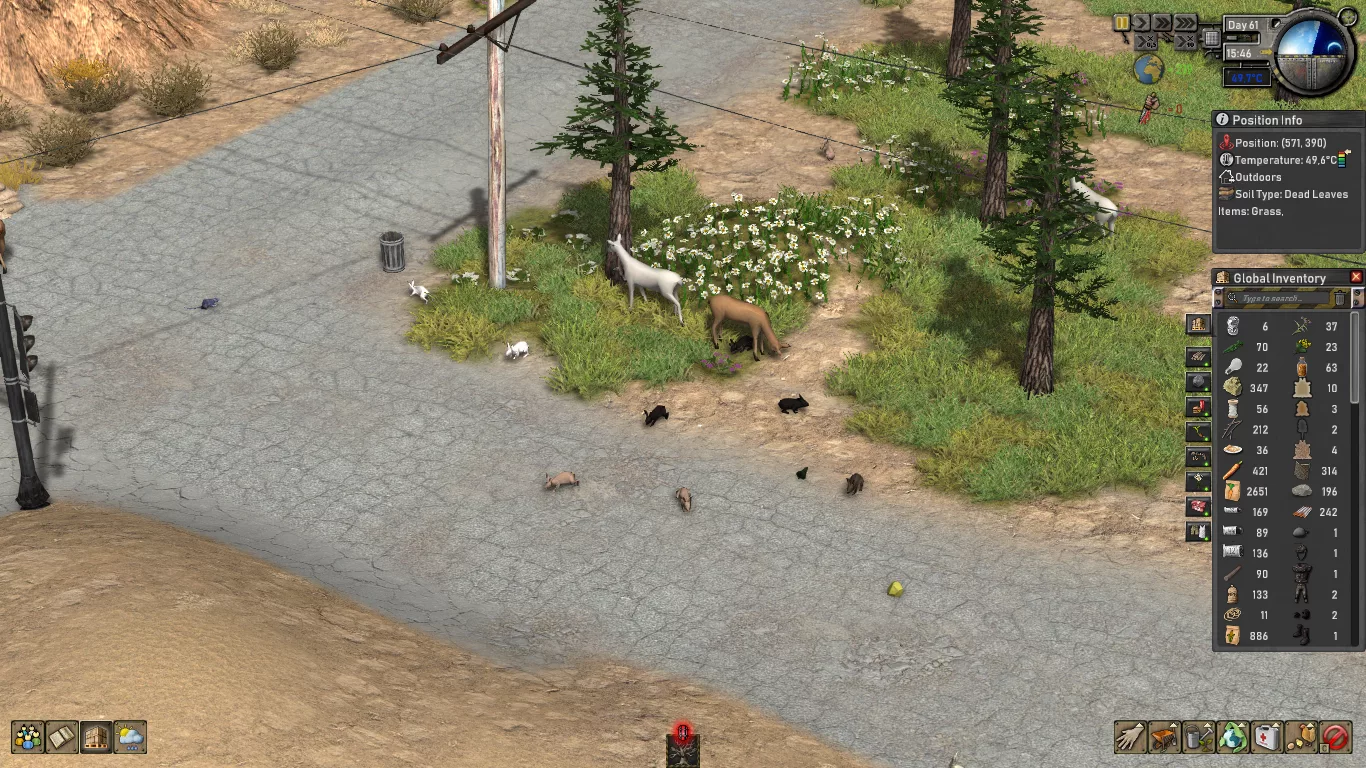The height and width of the screenshot is (768, 1366).
Task: Toggle the storage crates inventory button
Action: [96, 737]
